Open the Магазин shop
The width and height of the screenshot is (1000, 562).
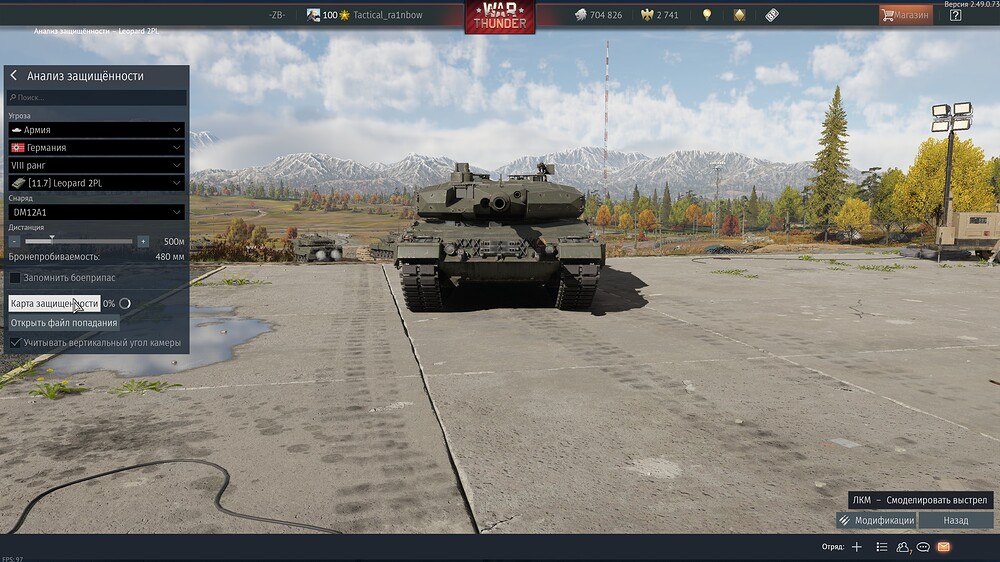(905, 15)
